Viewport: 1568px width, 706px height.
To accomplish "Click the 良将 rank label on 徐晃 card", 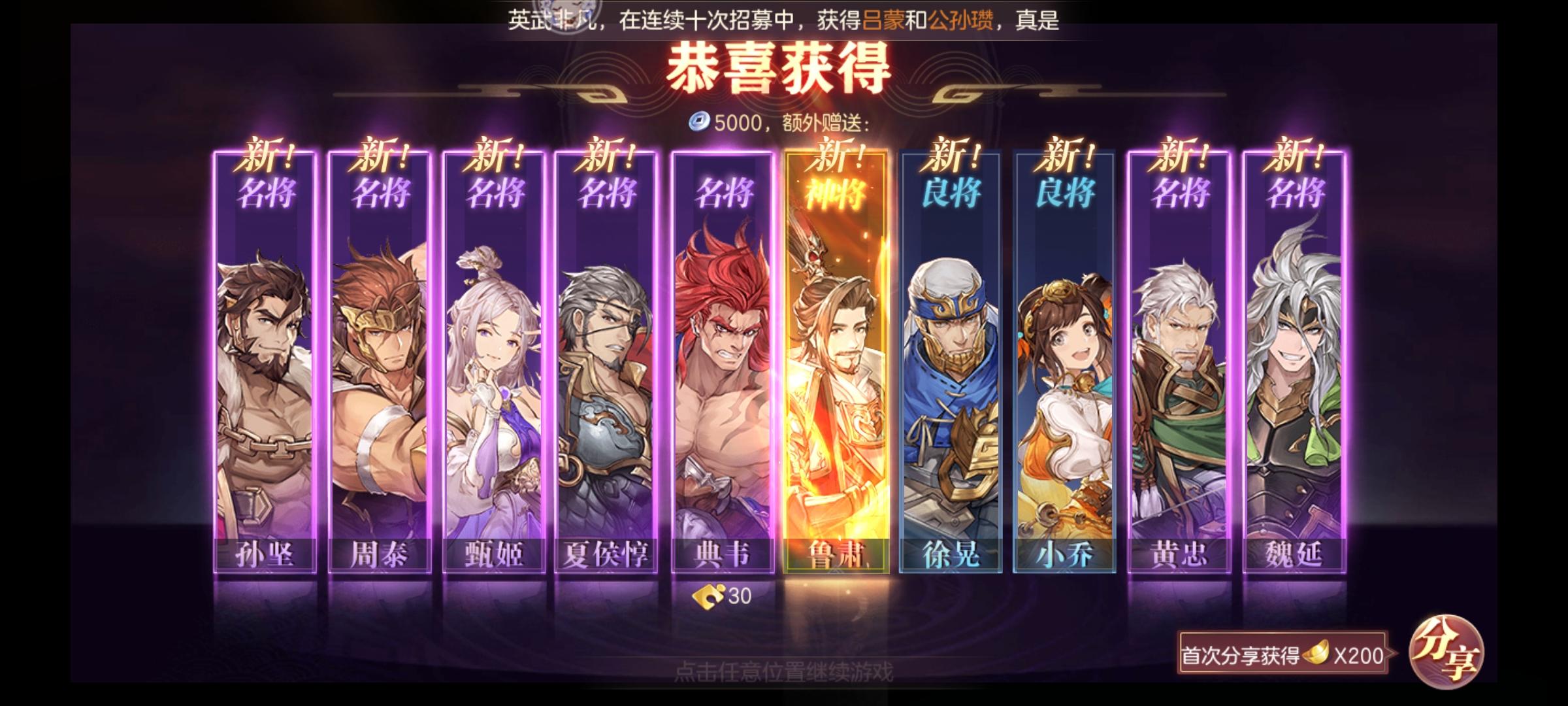I will coord(947,192).
